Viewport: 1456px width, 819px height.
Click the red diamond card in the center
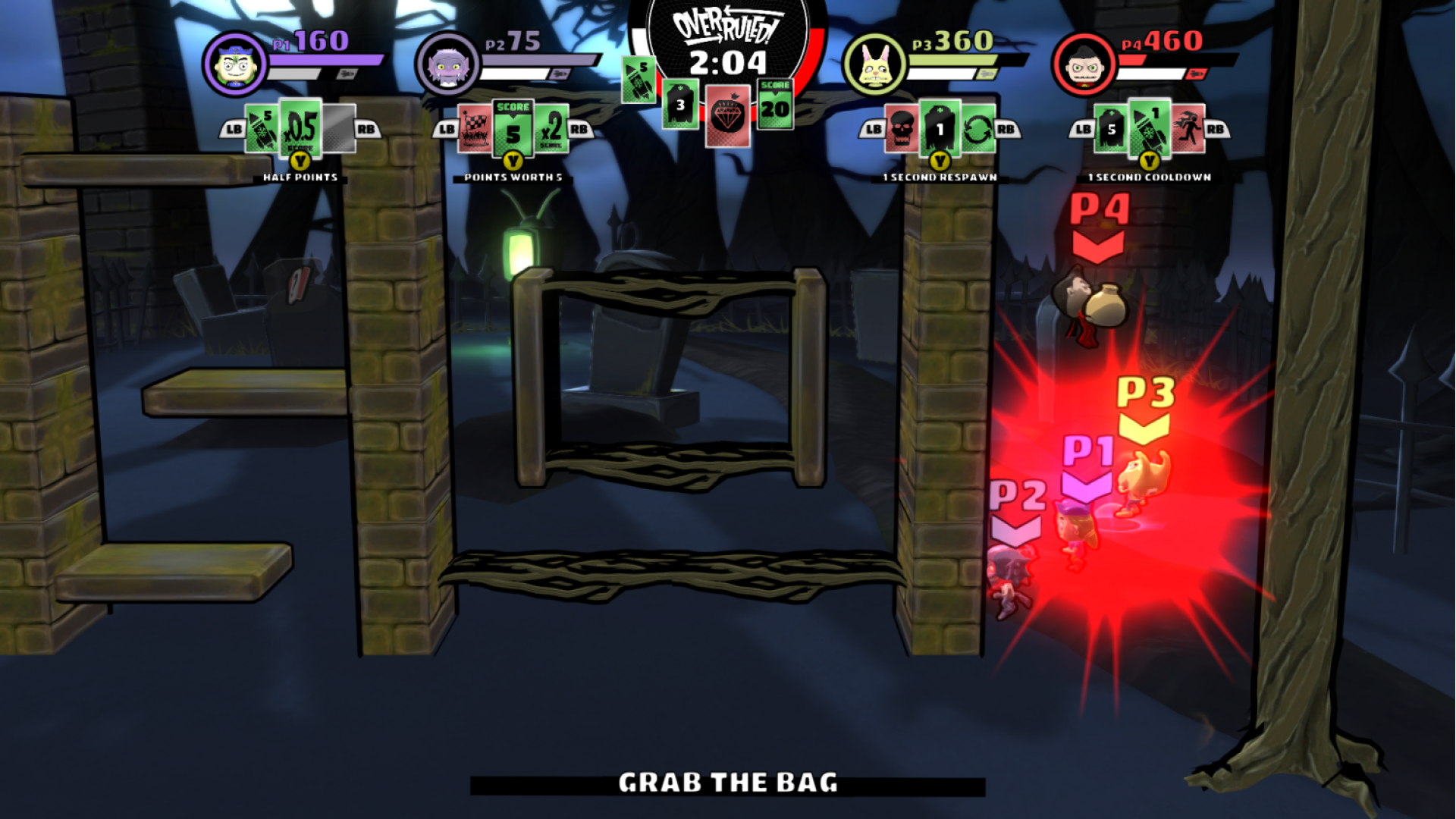[728, 115]
